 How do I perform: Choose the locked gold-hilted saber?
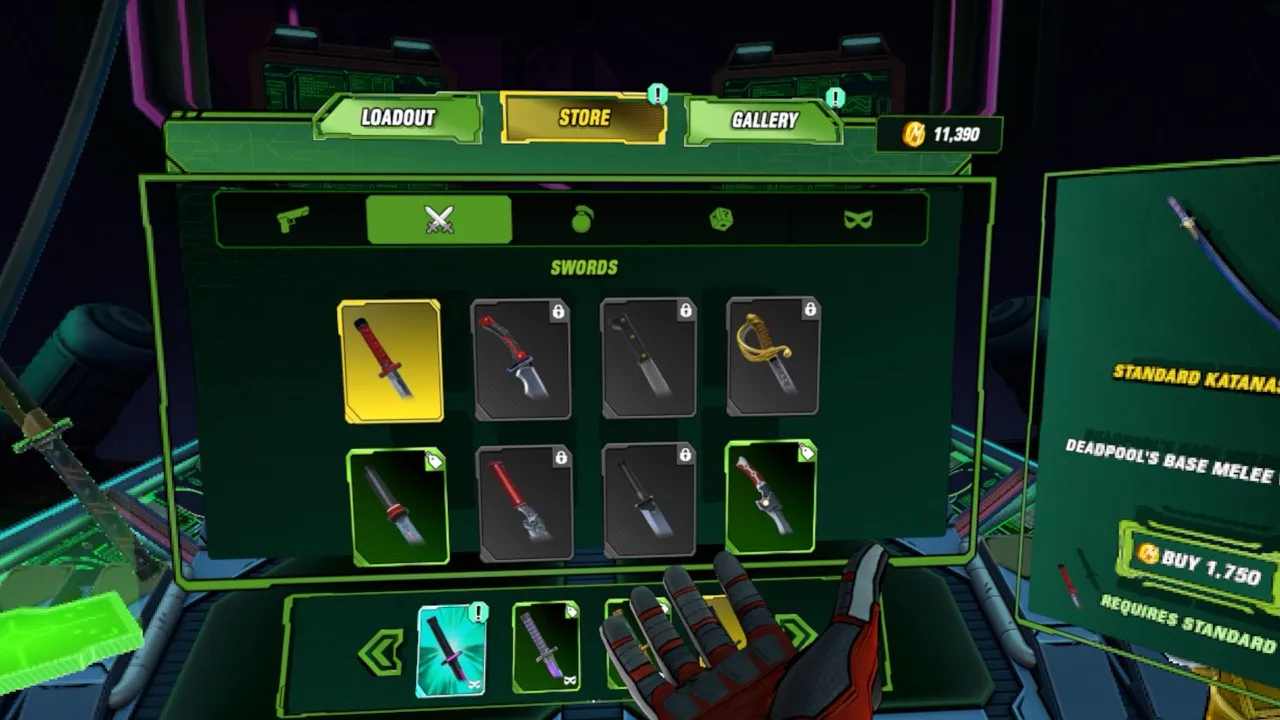coord(773,356)
